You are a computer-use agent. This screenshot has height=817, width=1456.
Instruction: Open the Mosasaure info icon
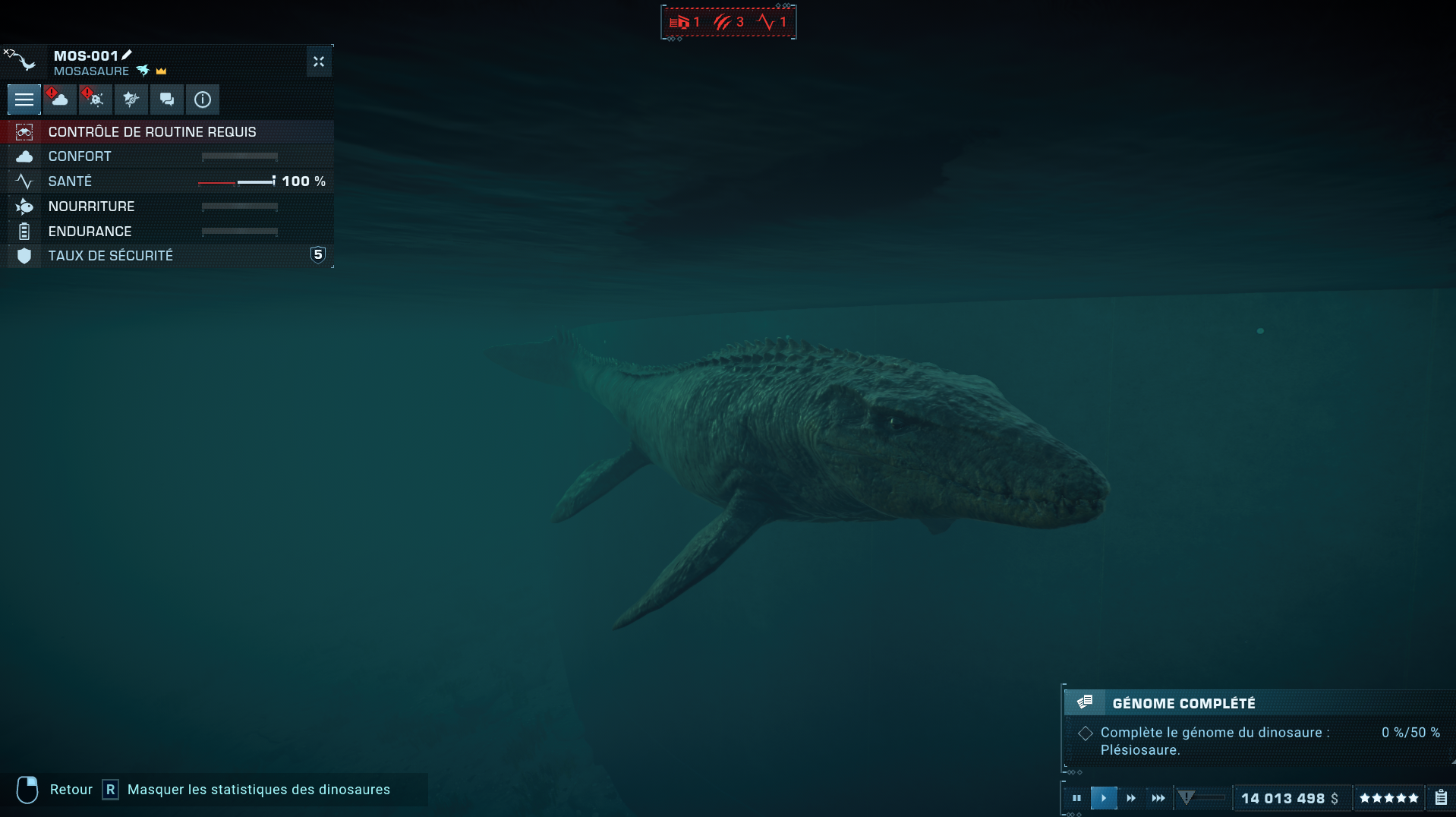click(x=202, y=99)
